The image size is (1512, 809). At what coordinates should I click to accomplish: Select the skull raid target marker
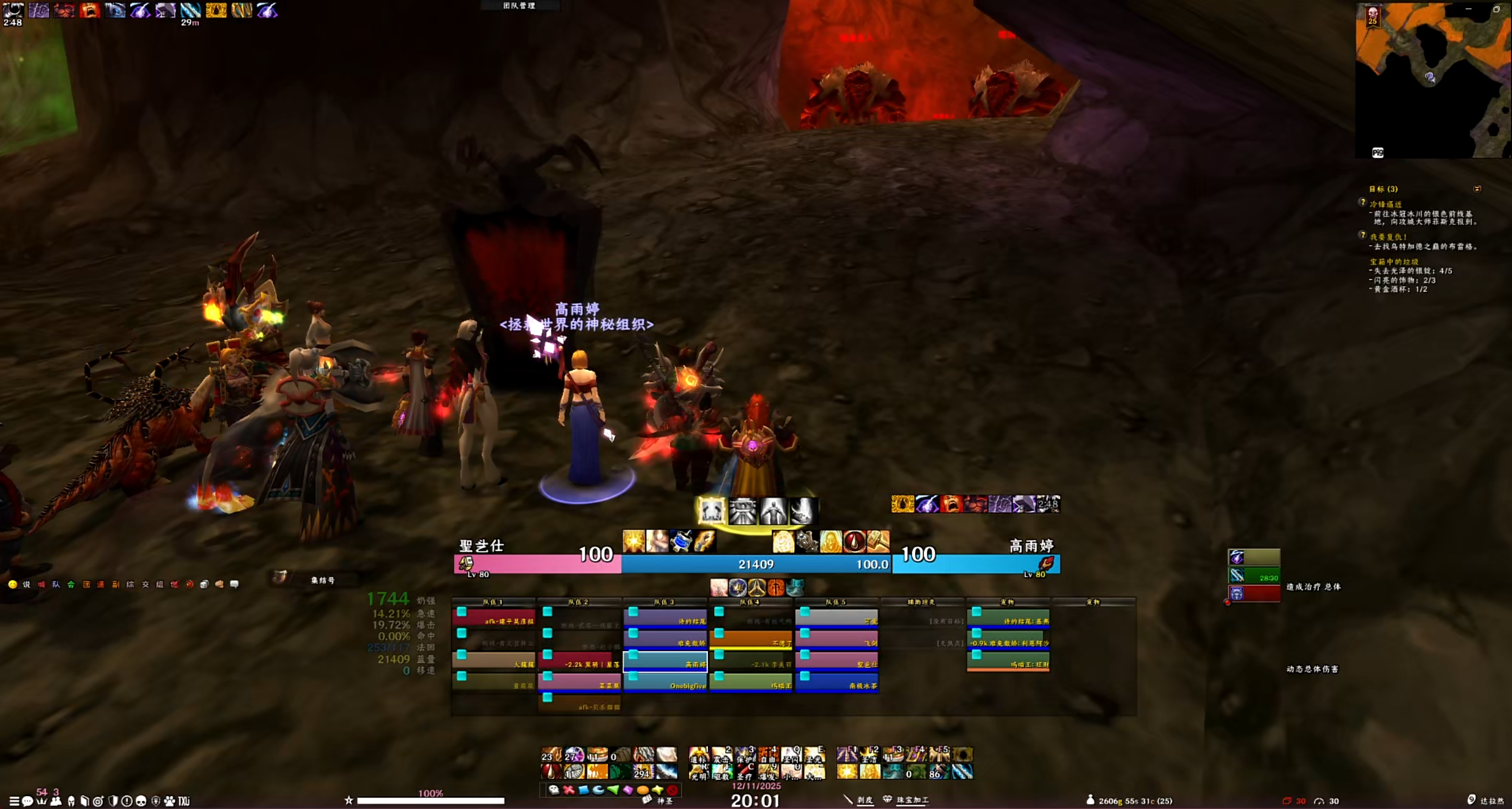click(554, 789)
